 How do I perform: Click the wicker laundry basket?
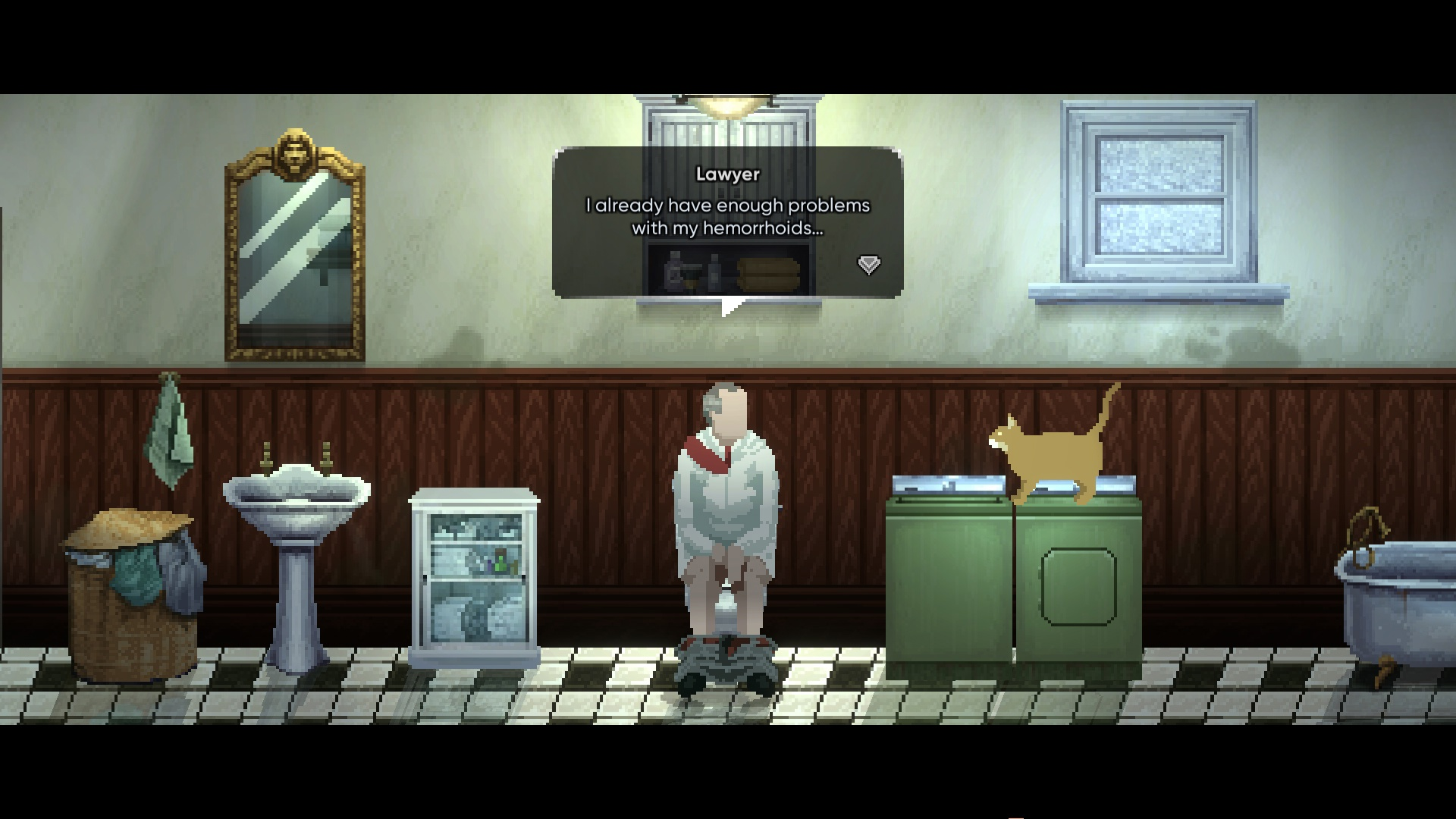tap(133, 599)
